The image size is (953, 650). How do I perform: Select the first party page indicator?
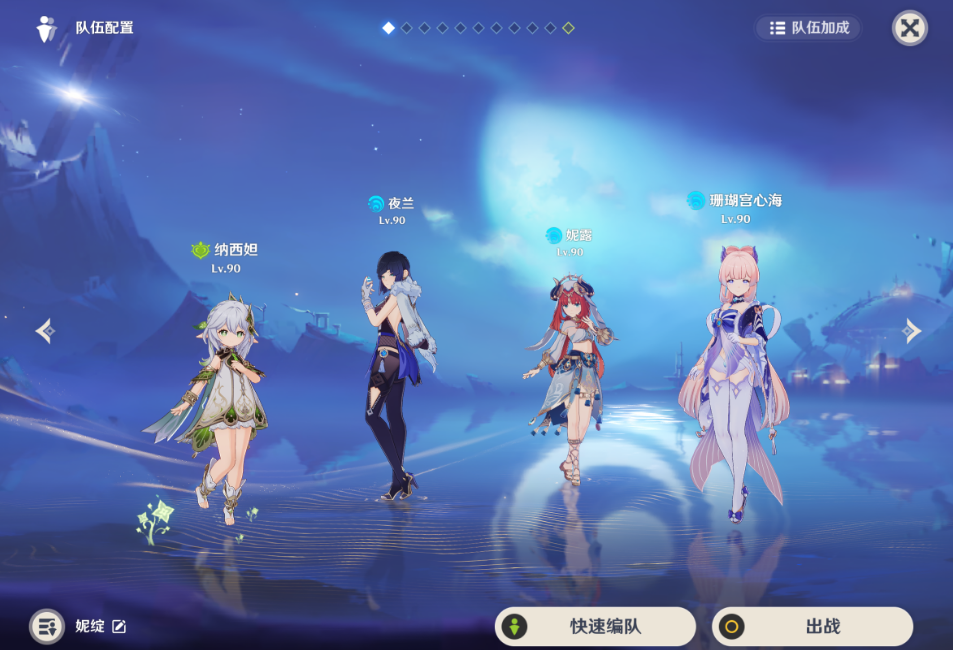(x=388, y=28)
